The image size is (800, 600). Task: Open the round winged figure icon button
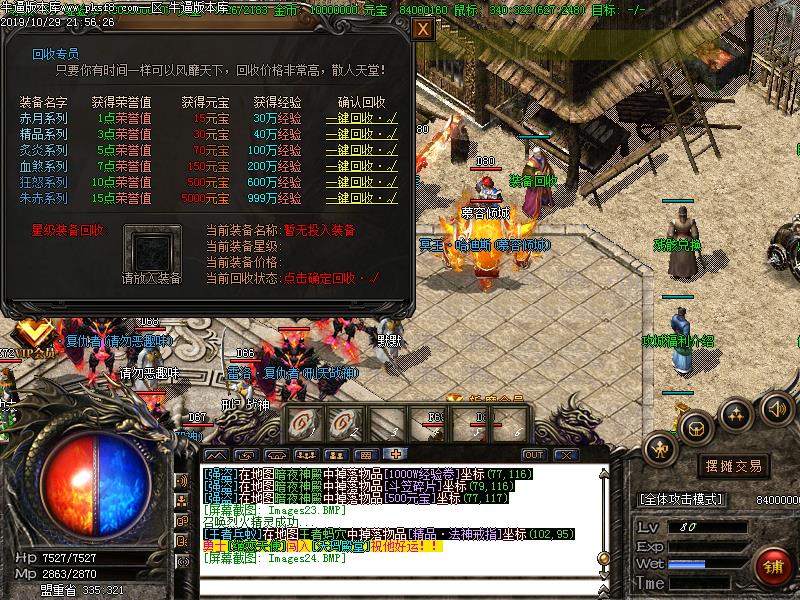point(661,450)
